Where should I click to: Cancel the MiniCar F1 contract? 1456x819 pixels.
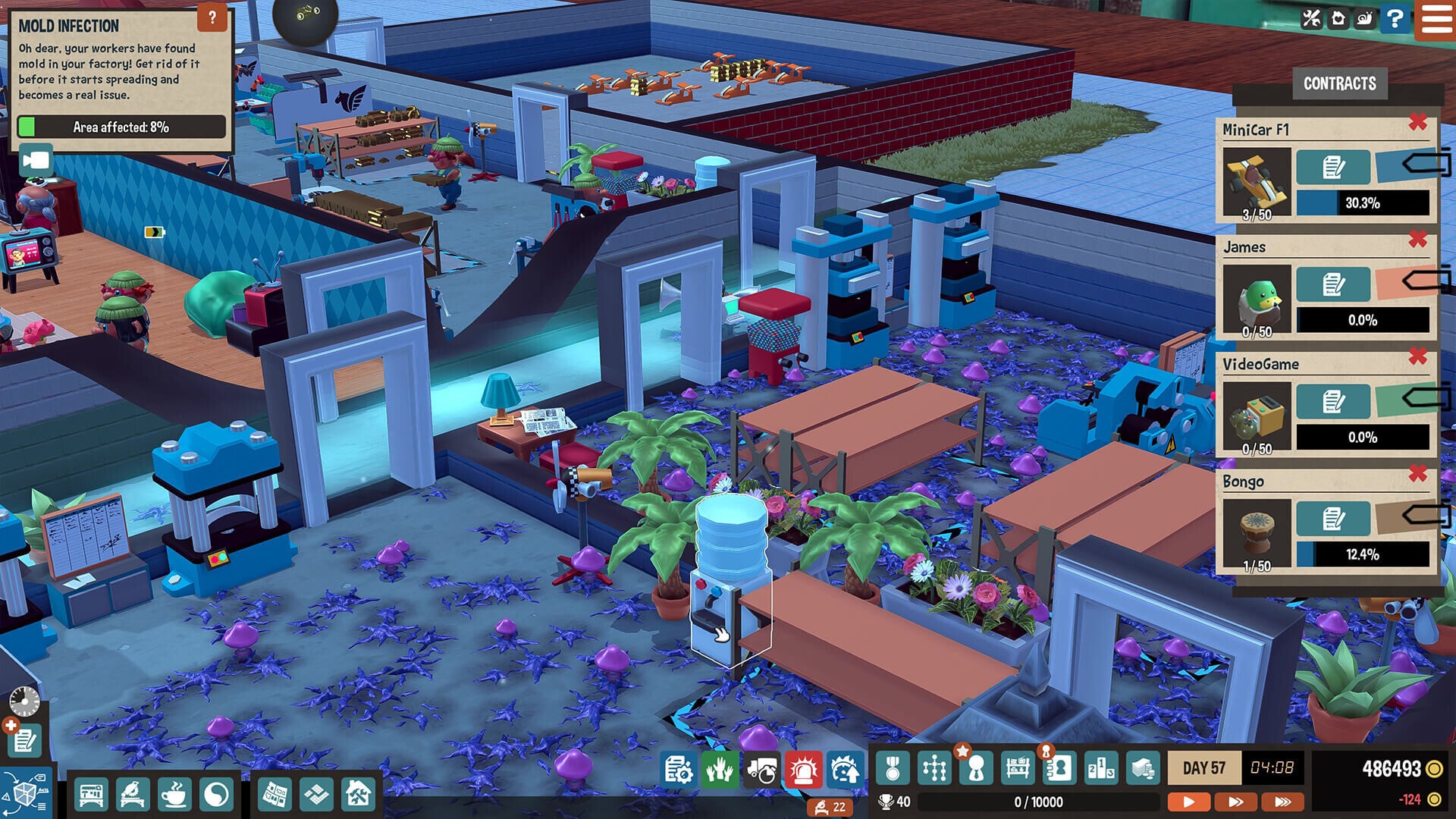(x=1417, y=122)
